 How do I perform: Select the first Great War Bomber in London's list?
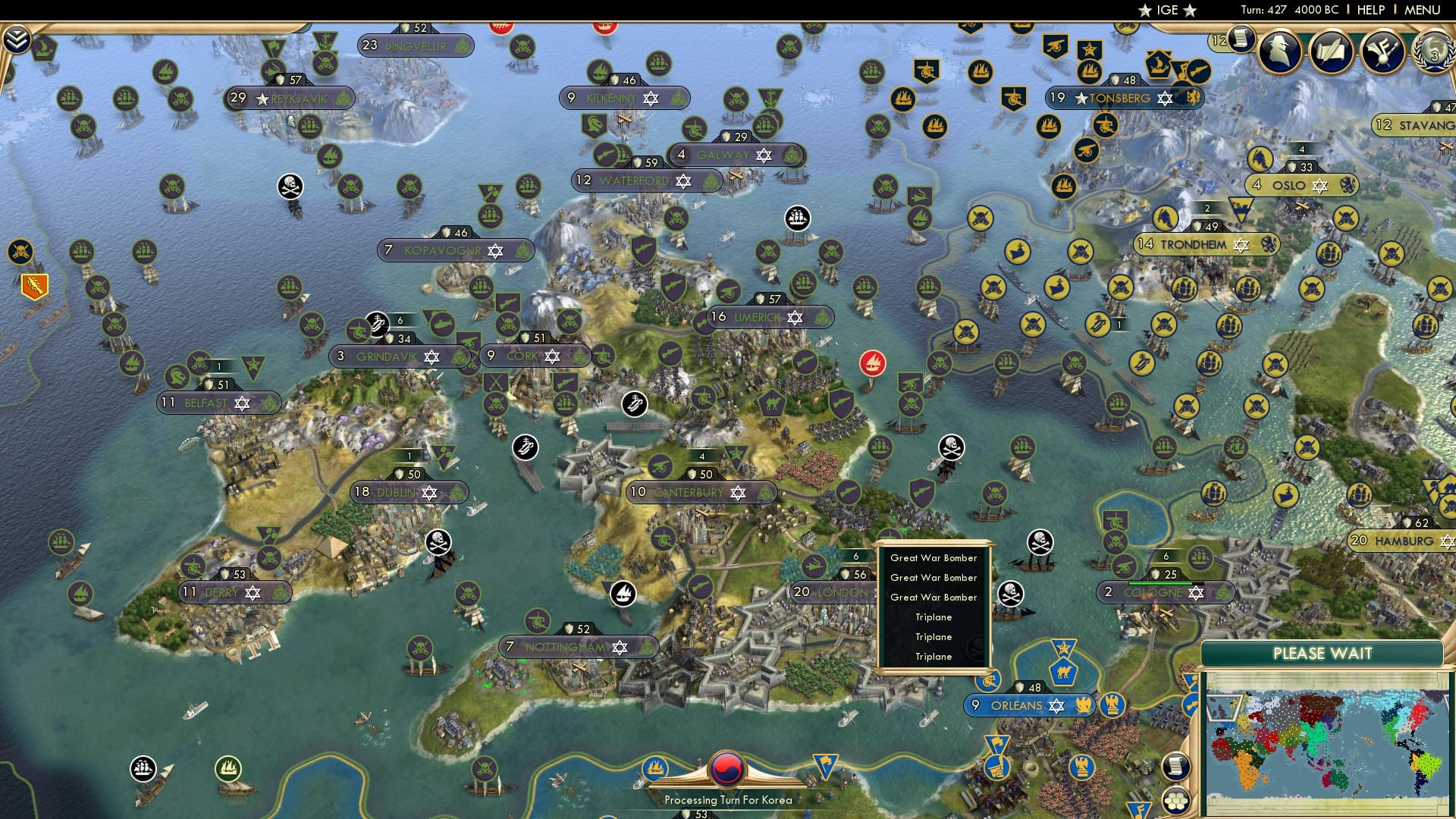pyautogui.click(x=933, y=557)
